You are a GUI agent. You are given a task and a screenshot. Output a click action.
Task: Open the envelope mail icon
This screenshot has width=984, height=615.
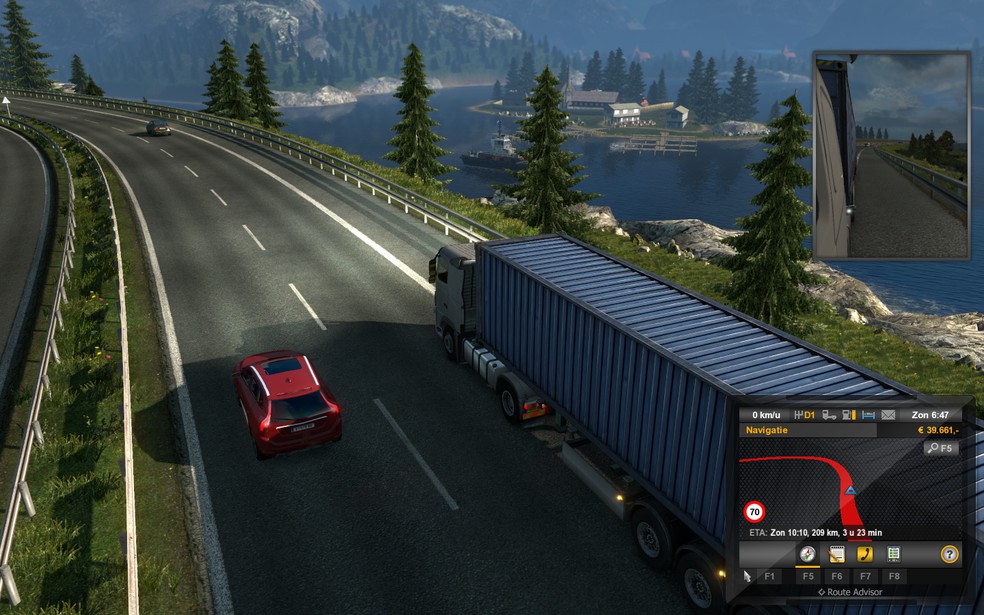888,415
